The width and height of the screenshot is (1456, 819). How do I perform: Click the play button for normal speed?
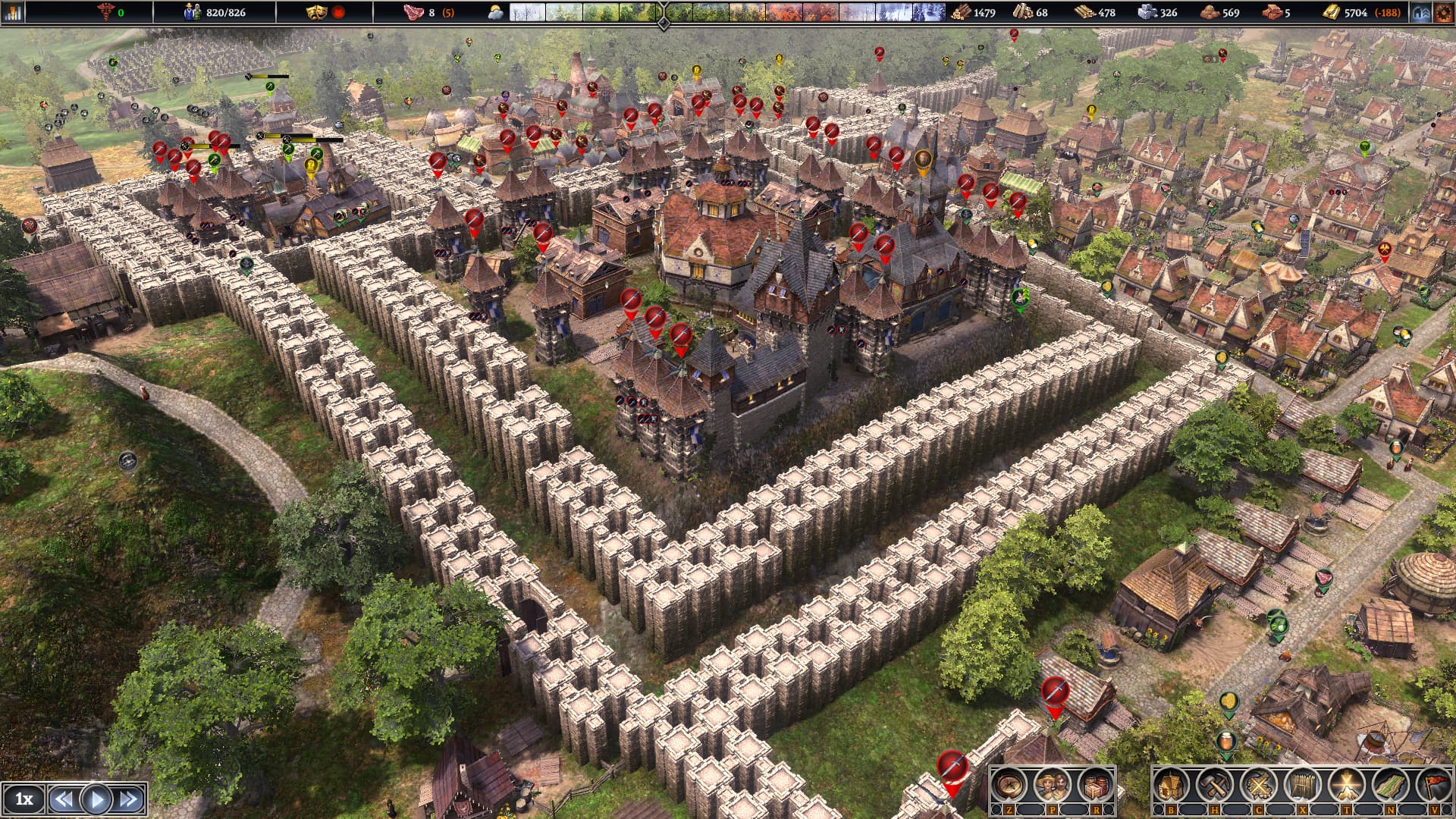coord(96,799)
